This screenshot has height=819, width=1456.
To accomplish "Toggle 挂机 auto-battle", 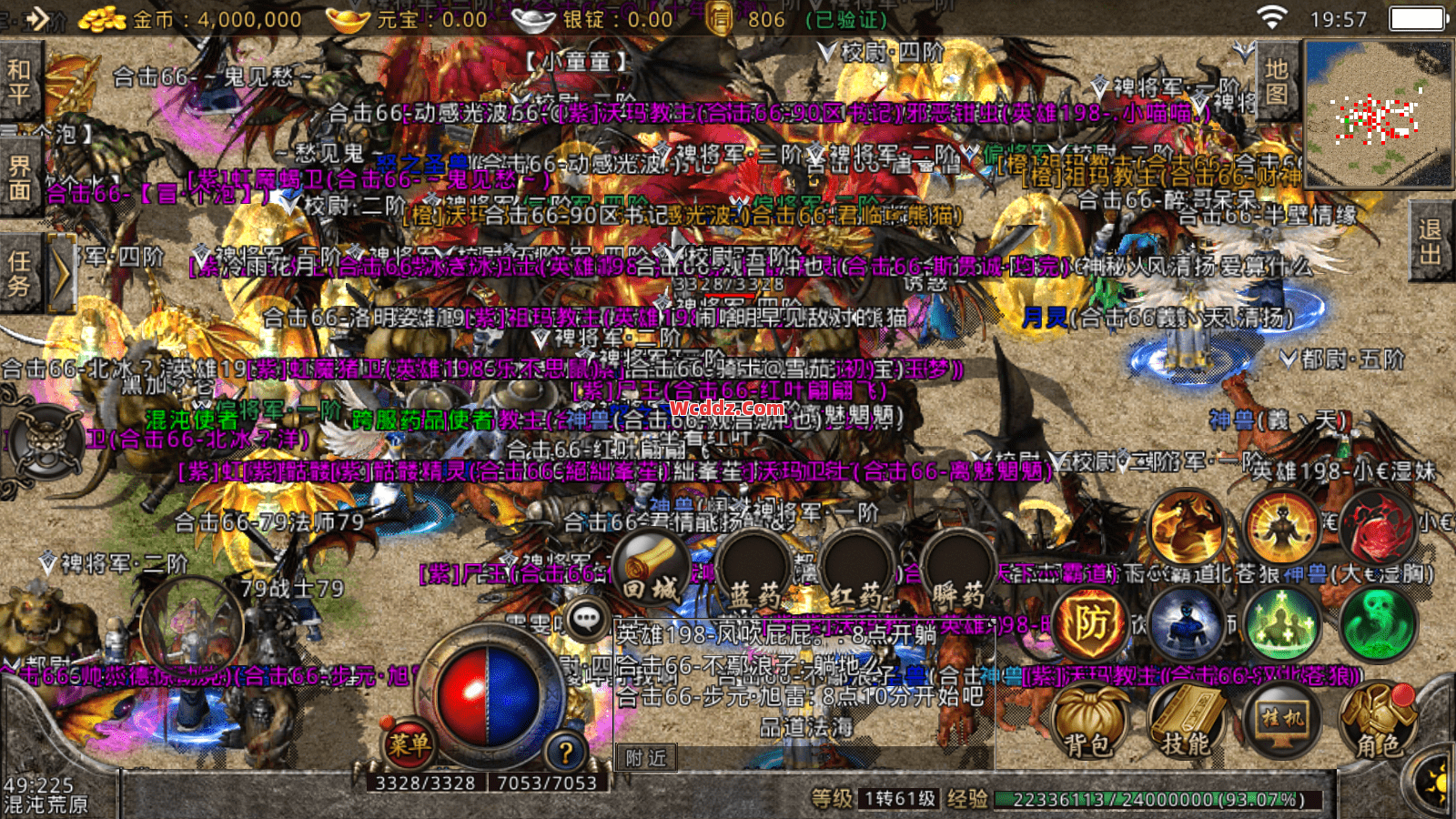I will (x=1281, y=721).
